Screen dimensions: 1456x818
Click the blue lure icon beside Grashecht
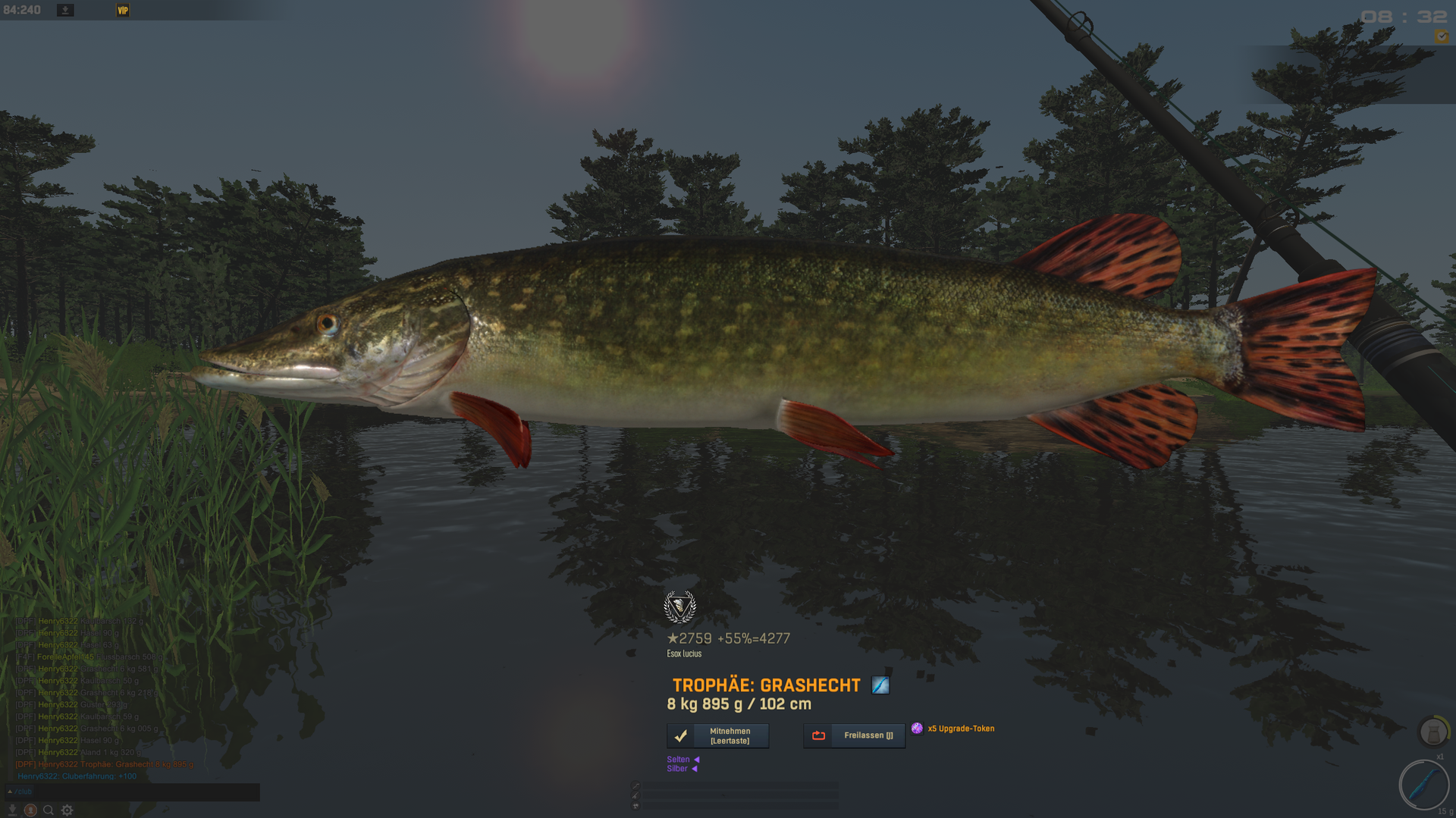[x=880, y=685]
